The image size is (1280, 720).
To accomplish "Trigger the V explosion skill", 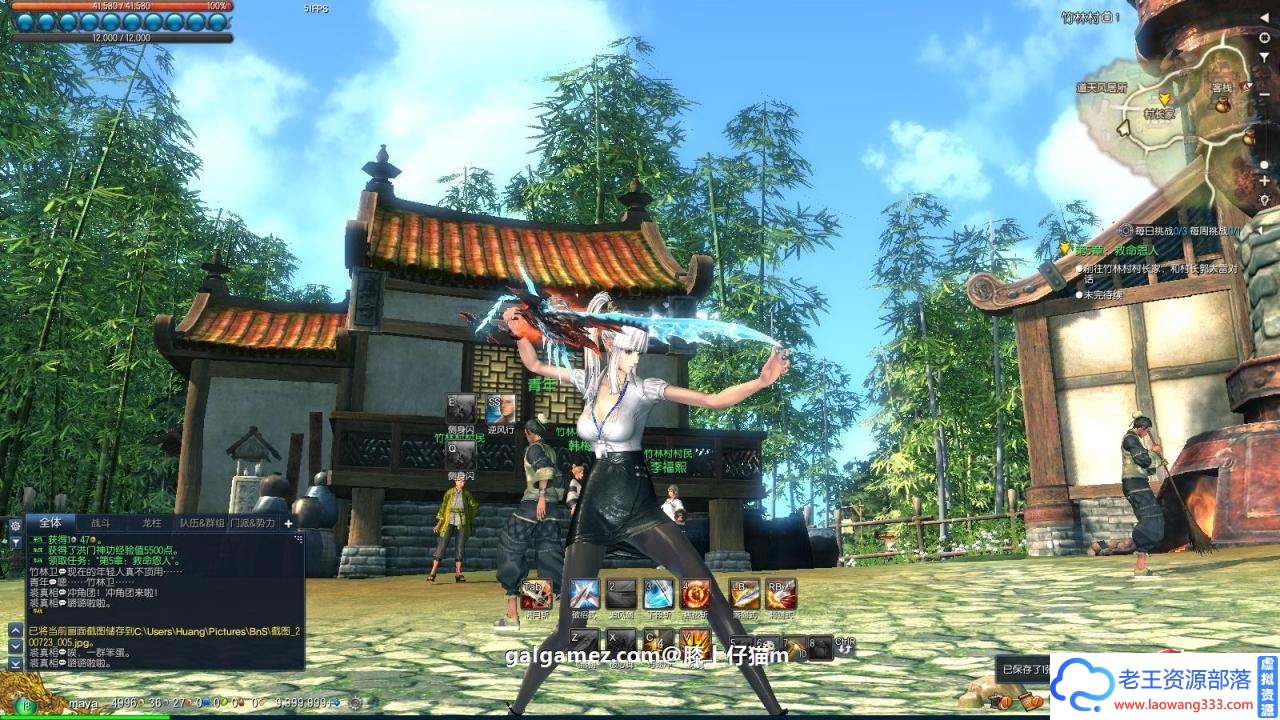I will [x=695, y=644].
